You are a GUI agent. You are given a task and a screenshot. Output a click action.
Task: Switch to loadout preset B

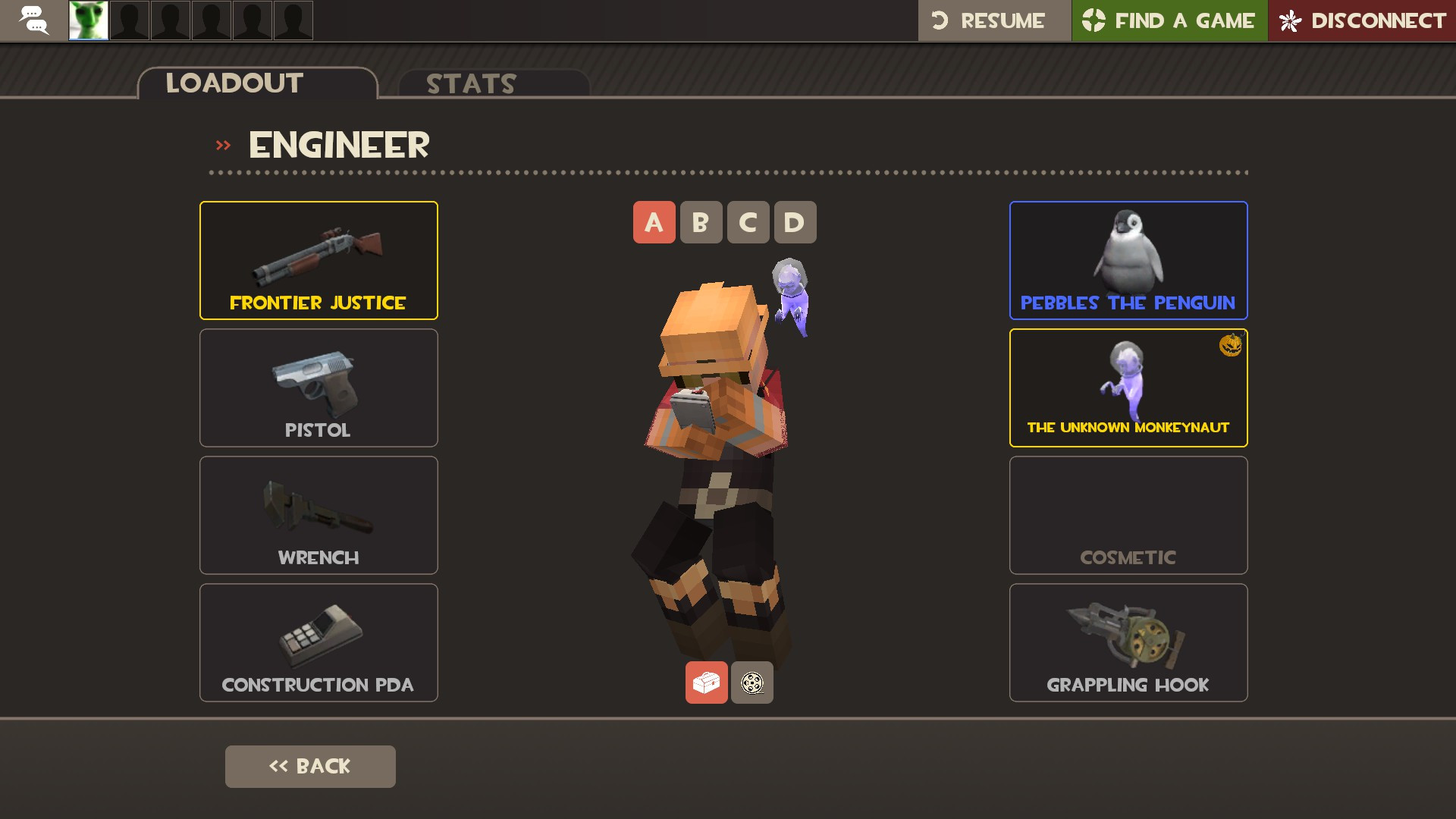coord(701,222)
